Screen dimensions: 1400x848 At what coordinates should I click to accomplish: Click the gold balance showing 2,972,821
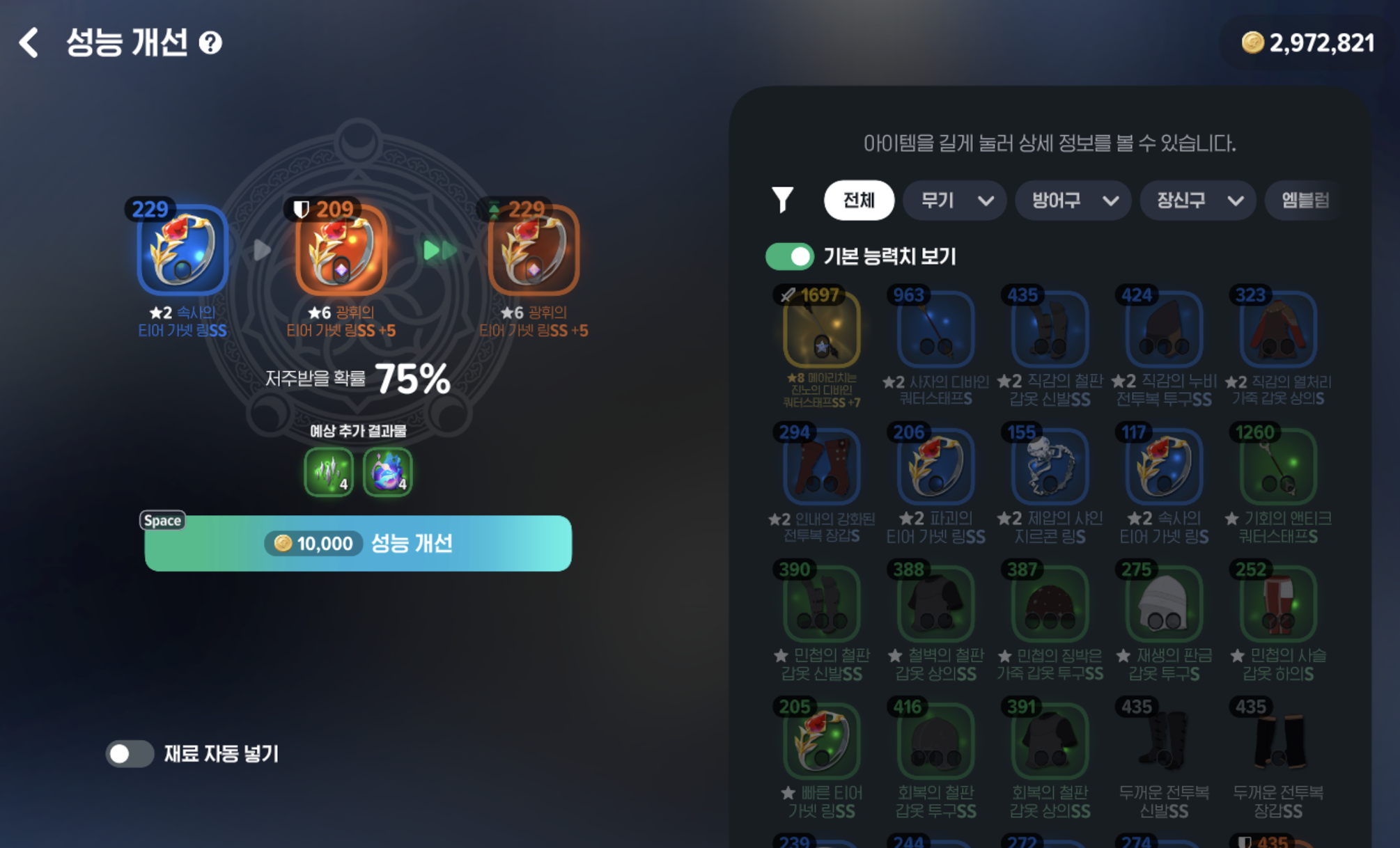coord(1311,42)
